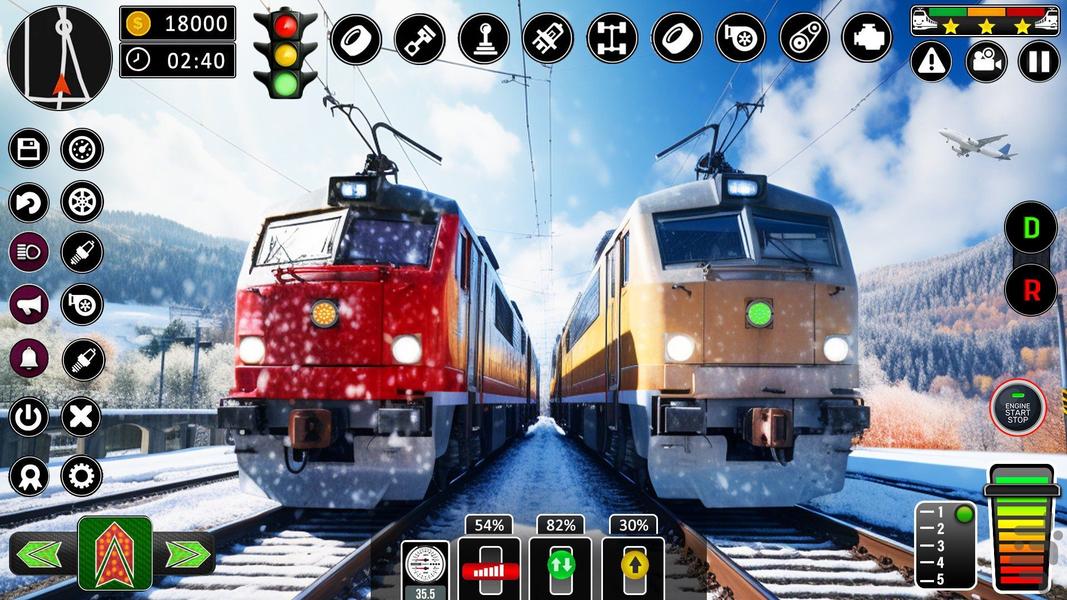Viewport: 1067px width, 600px height.
Task: Open the minimap route display
Action: click(60, 57)
